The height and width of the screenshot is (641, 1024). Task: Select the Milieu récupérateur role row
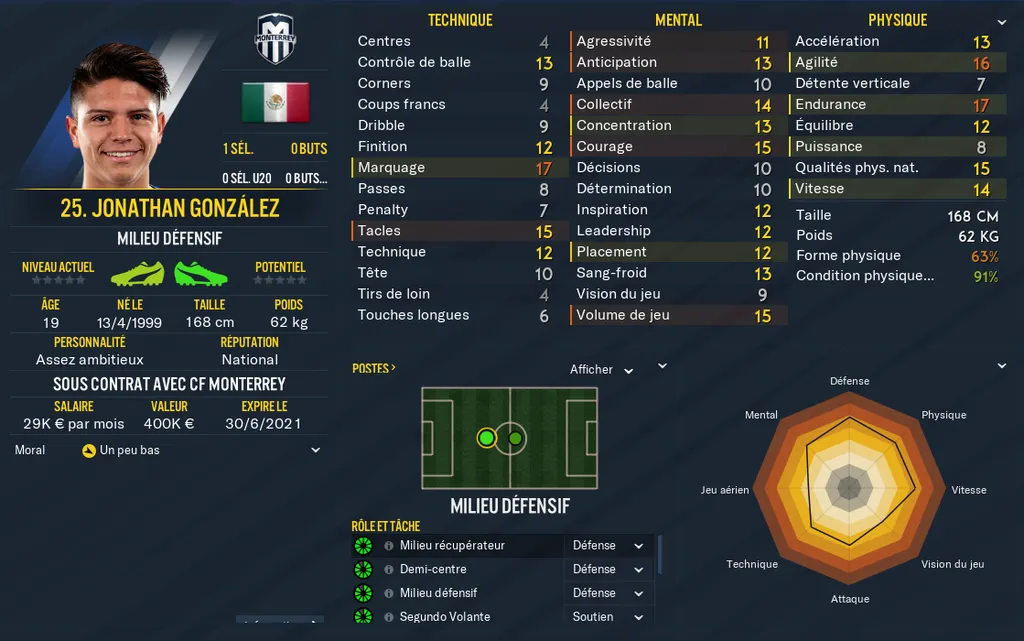click(452, 546)
